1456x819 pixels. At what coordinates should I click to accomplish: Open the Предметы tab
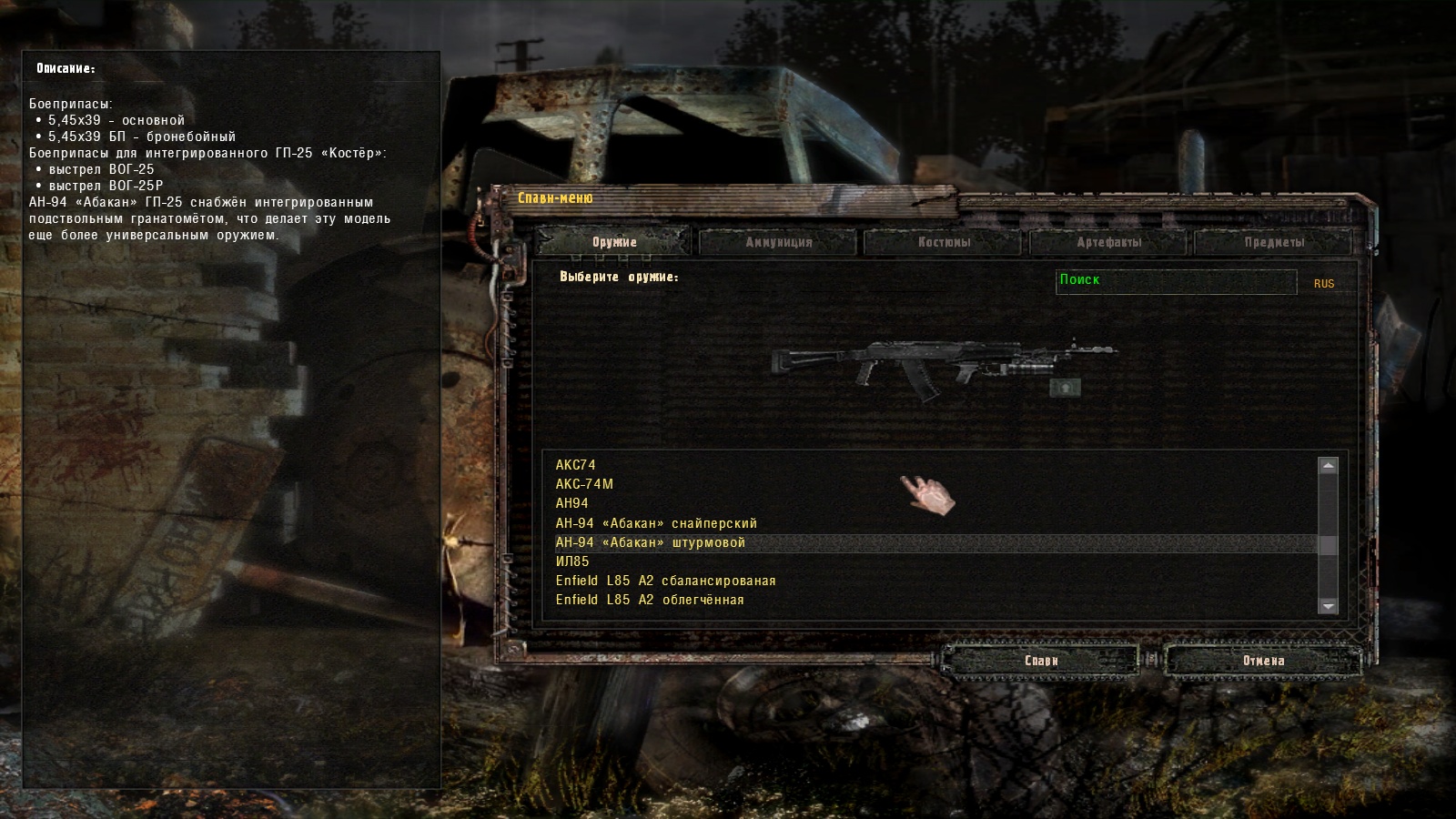1274,242
